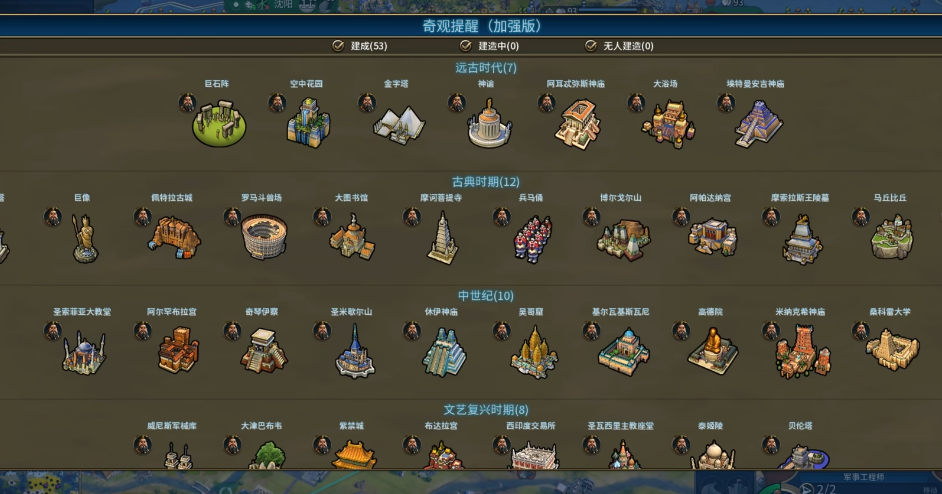
Task: Pick the 桑科雷大学 University of Sankore wonder
Action: [892, 351]
